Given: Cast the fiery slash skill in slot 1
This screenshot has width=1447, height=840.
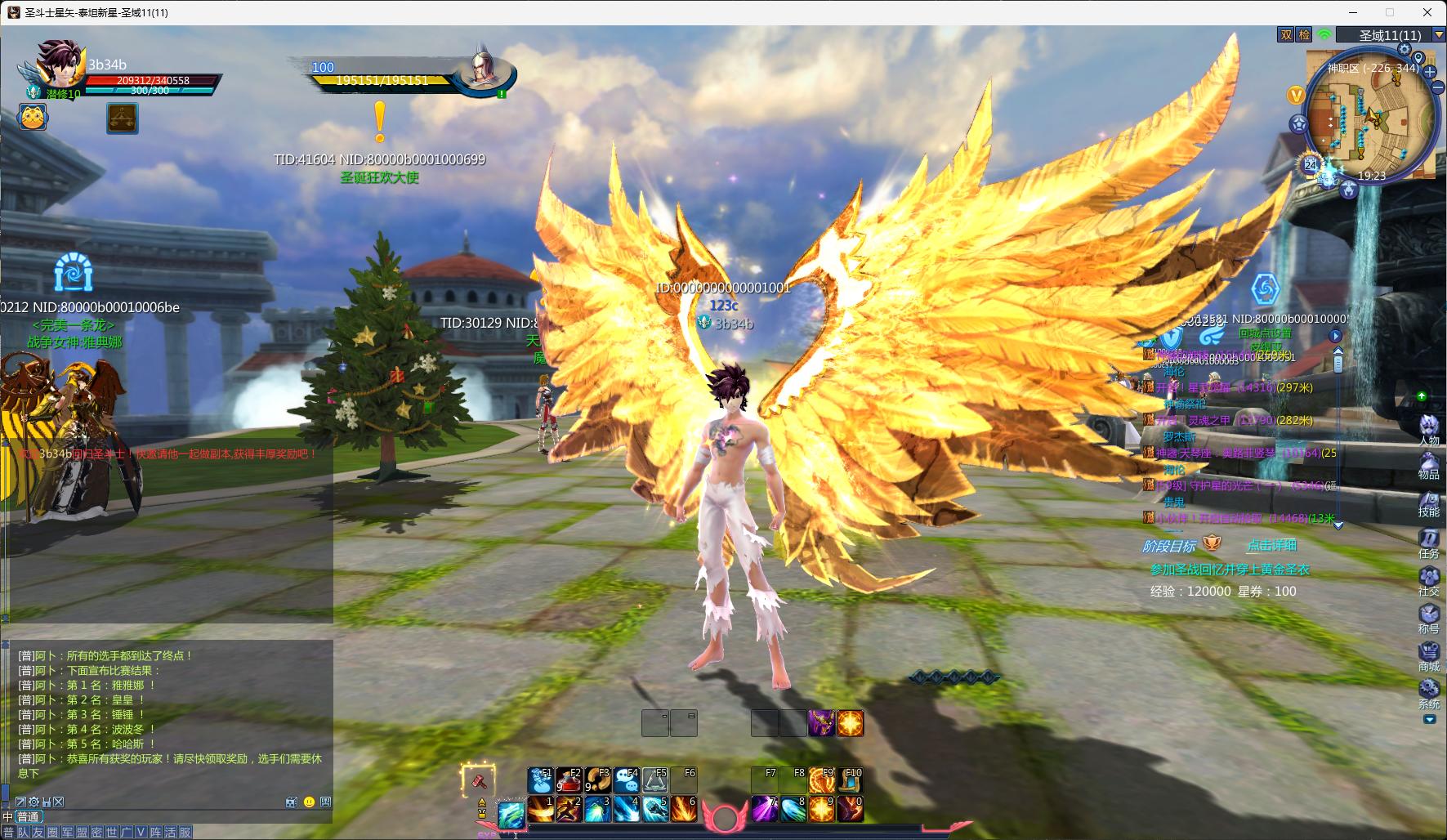Looking at the screenshot, I should [x=540, y=809].
